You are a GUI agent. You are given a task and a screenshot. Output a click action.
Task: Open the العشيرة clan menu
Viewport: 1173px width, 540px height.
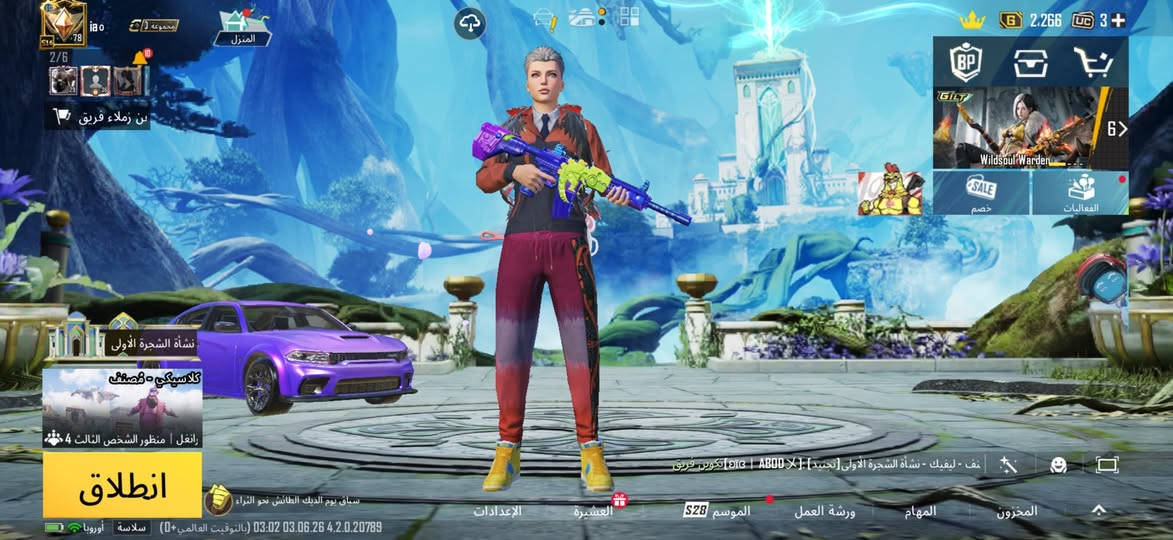pos(594,511)
